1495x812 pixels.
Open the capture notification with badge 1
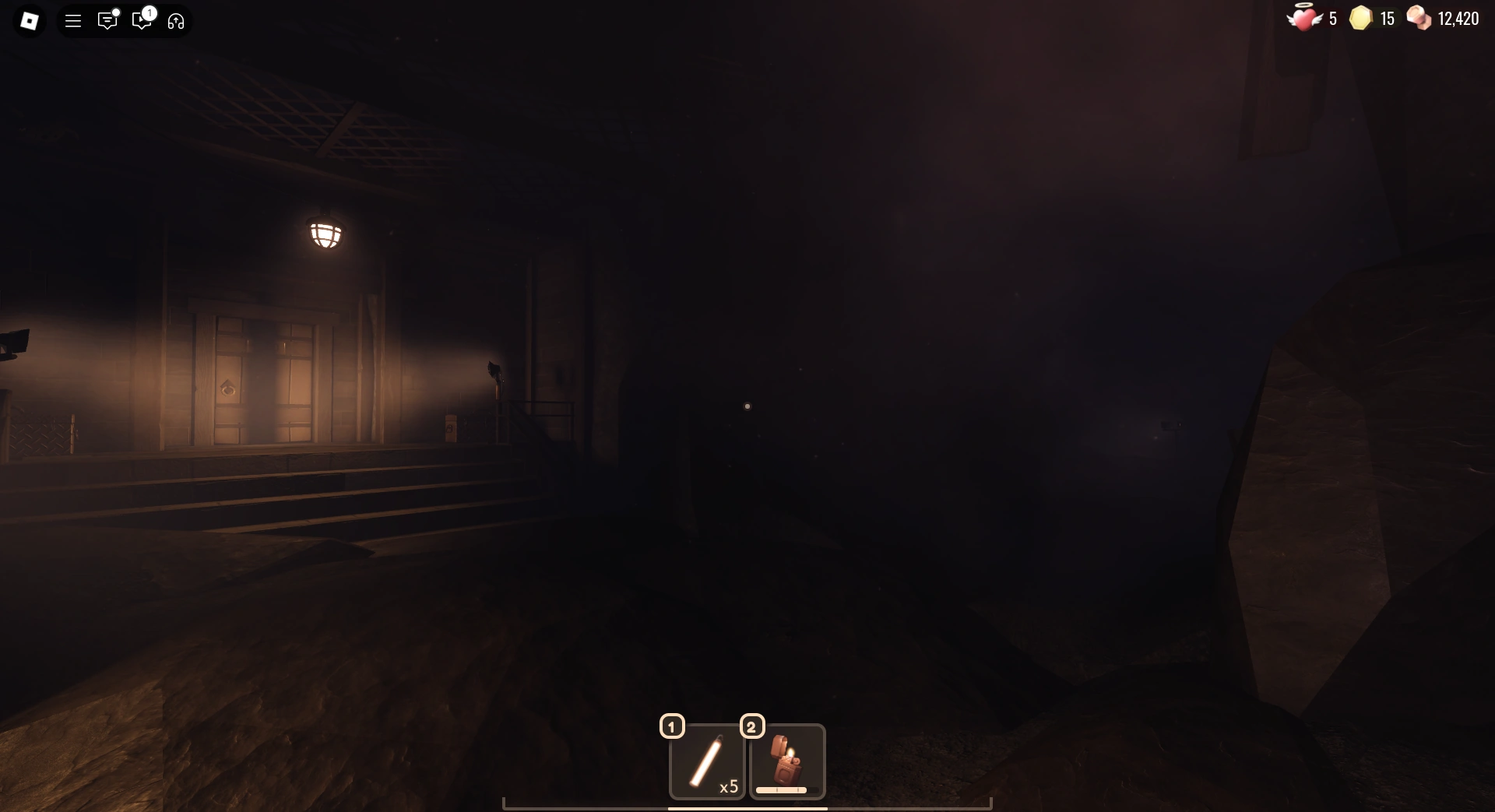[x=142, y=21]
